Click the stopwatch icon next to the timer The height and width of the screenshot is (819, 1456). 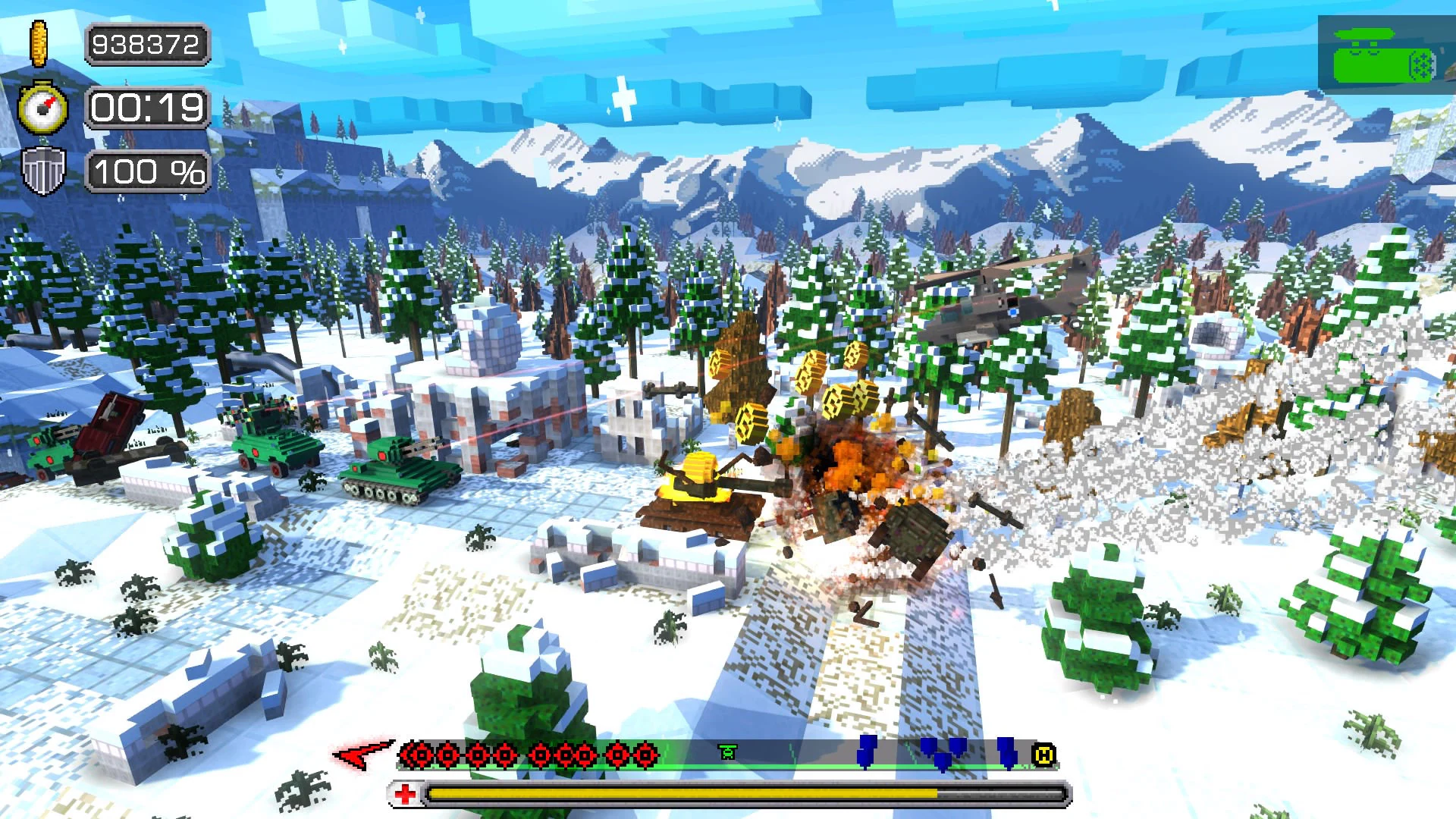pyautogui.click(x=43, y=108)
